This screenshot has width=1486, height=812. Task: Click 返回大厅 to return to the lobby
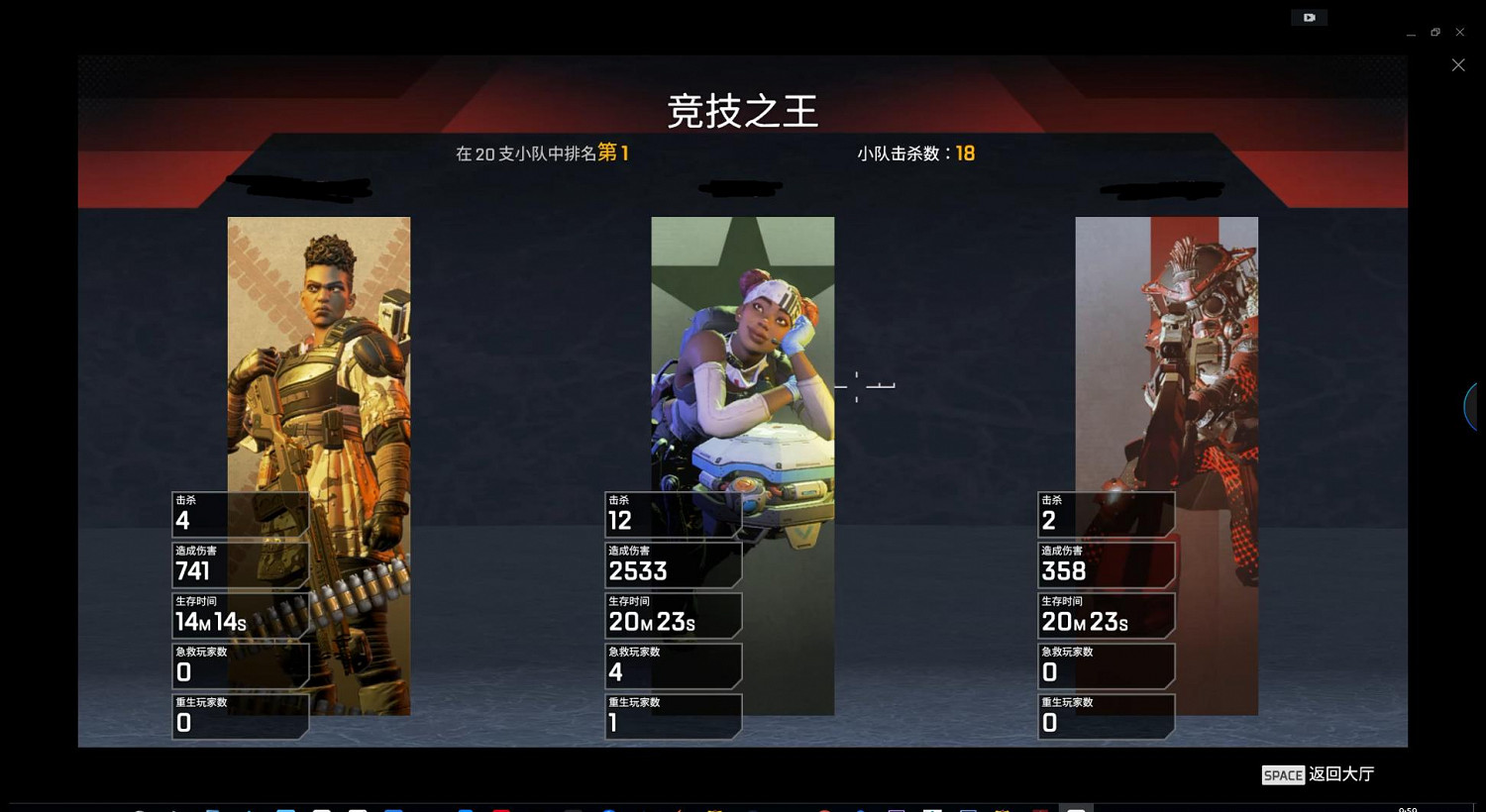1342,774
